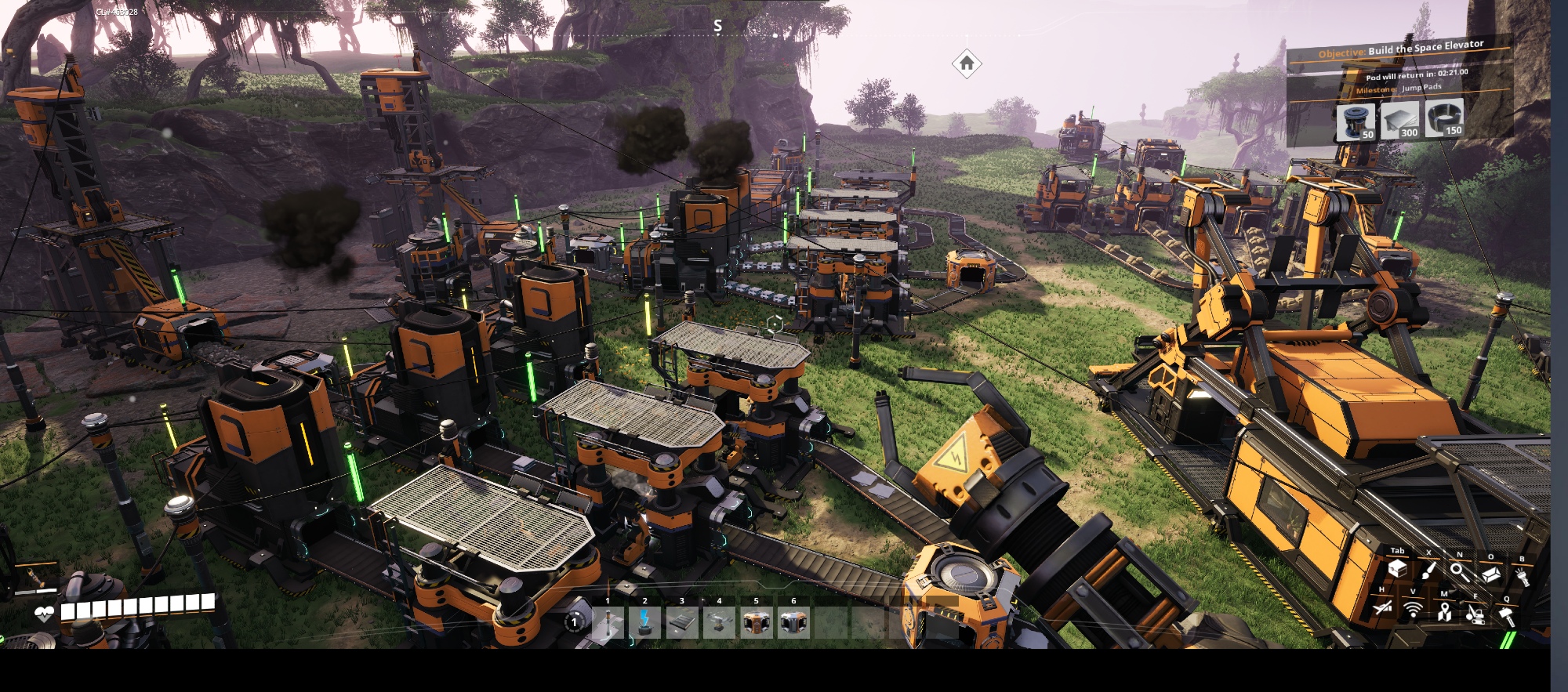Choose the grey conveyor merger hotbar slot
Viewport: 1568px width, 692px height.
pos(793,625)
